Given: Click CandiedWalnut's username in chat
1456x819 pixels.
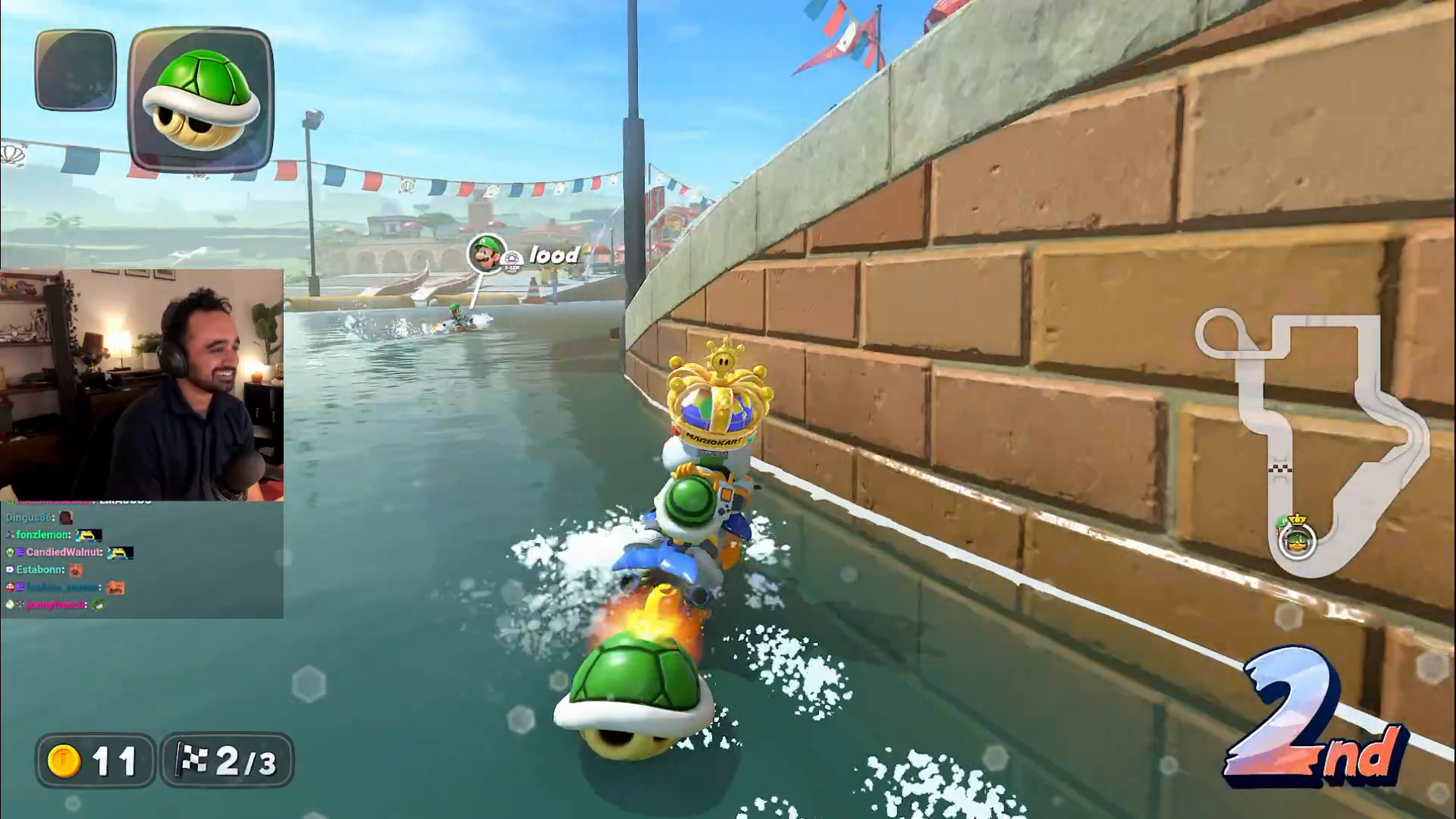Looking at the screenshot, I should point(64,554).
